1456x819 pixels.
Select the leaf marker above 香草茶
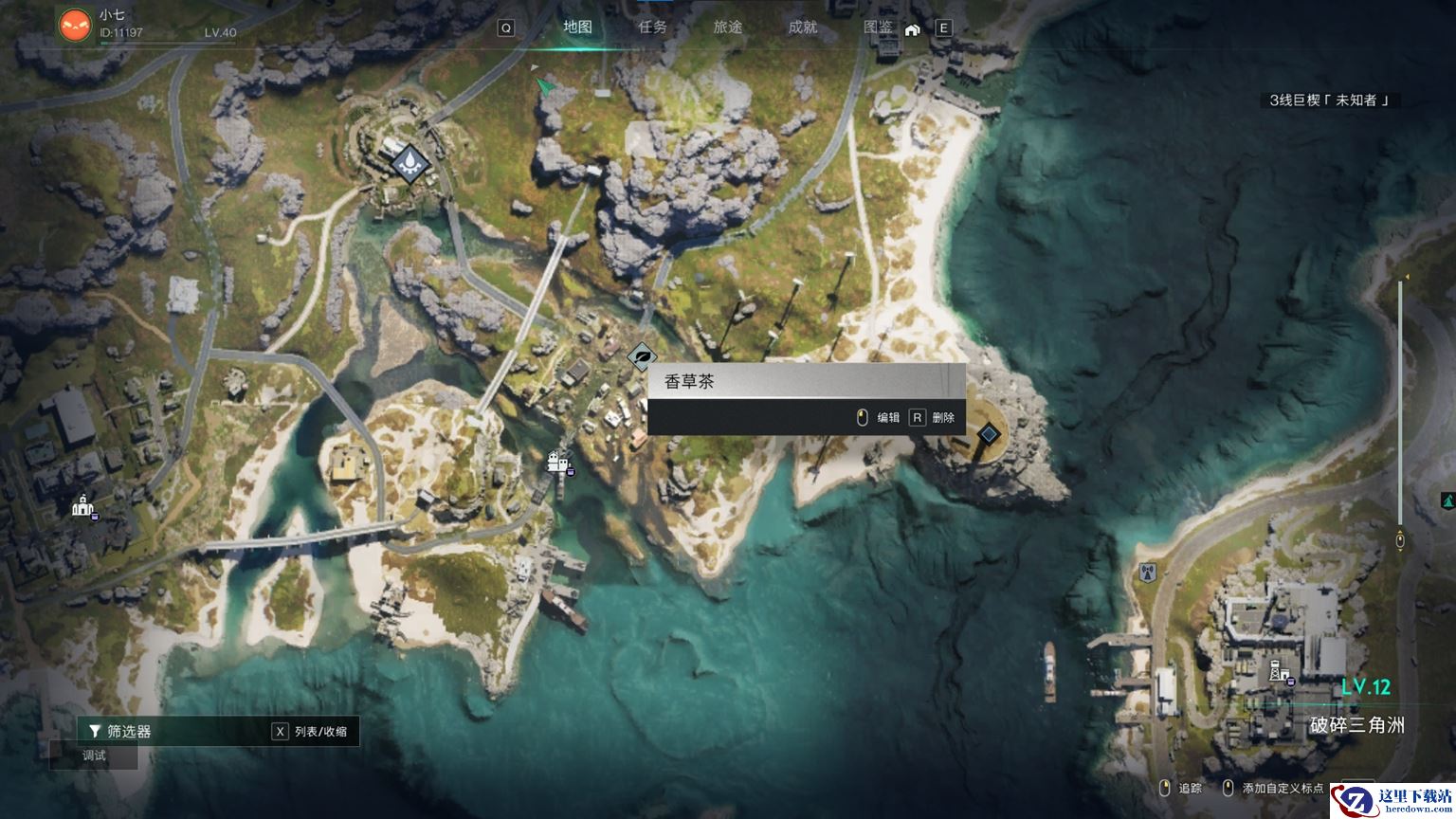coord(642,357)
